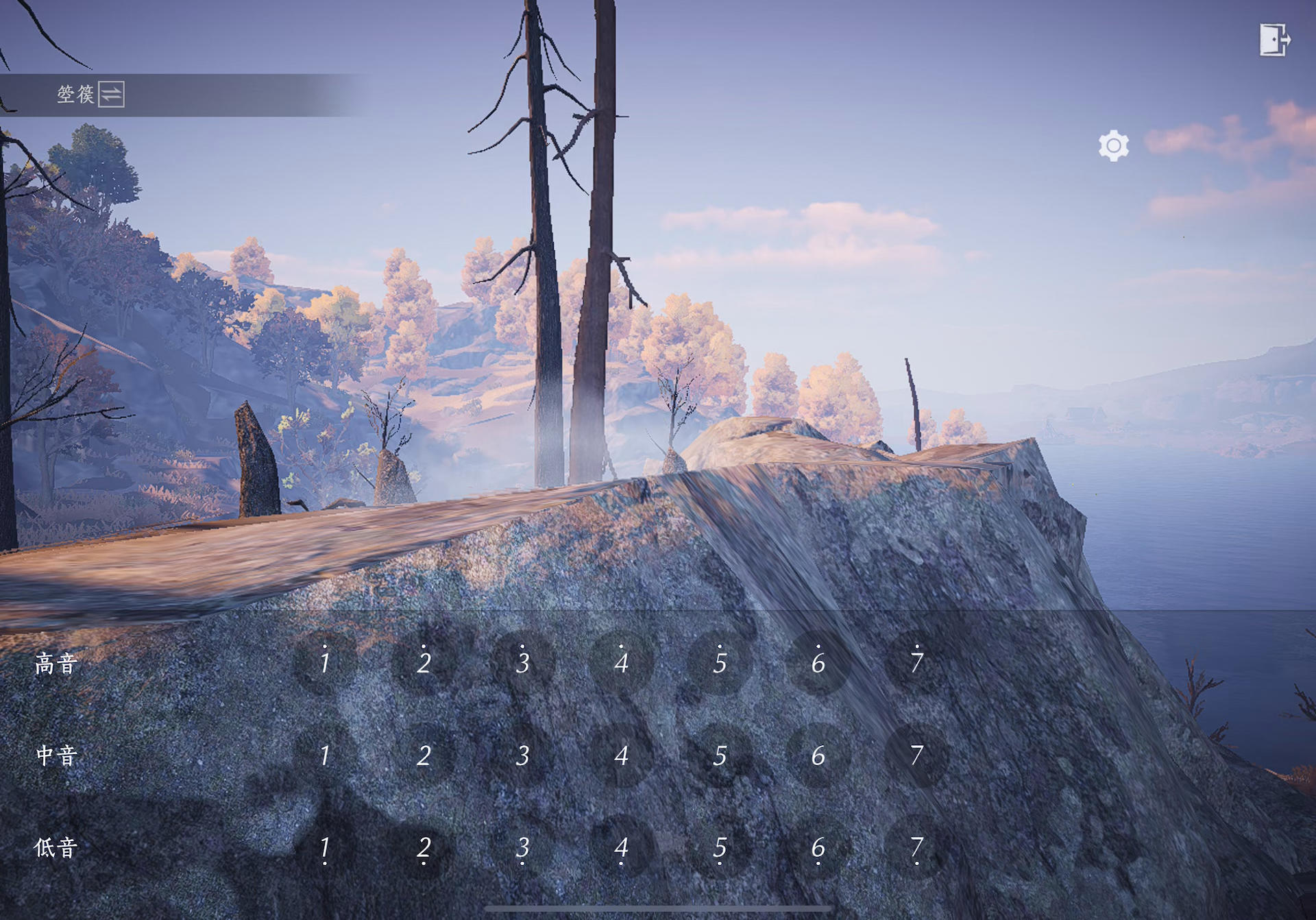Tap low-pitch (低音) note 3

[522, 848]
